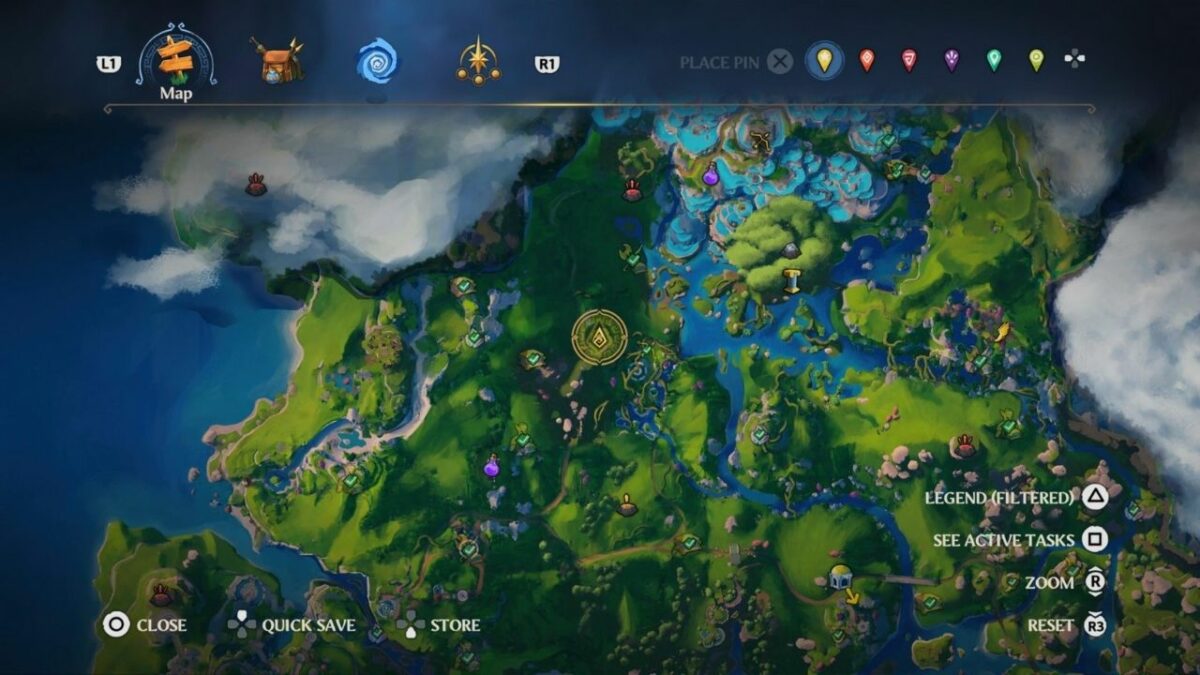Click the golden wing map marker
This screenshot has width=1200, height=675.
1001,333
